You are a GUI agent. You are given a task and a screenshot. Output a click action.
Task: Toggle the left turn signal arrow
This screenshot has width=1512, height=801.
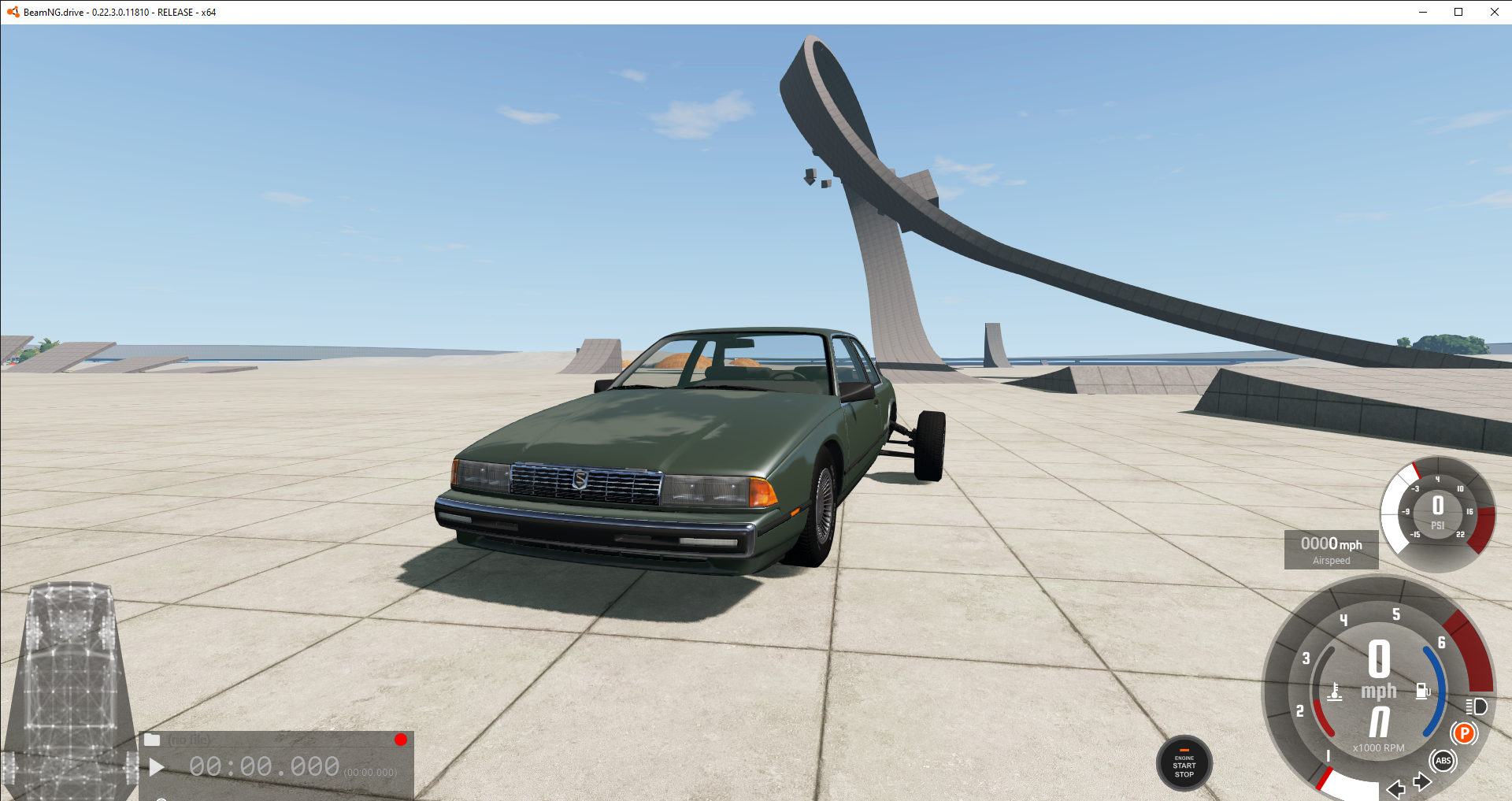point(1395,788)
